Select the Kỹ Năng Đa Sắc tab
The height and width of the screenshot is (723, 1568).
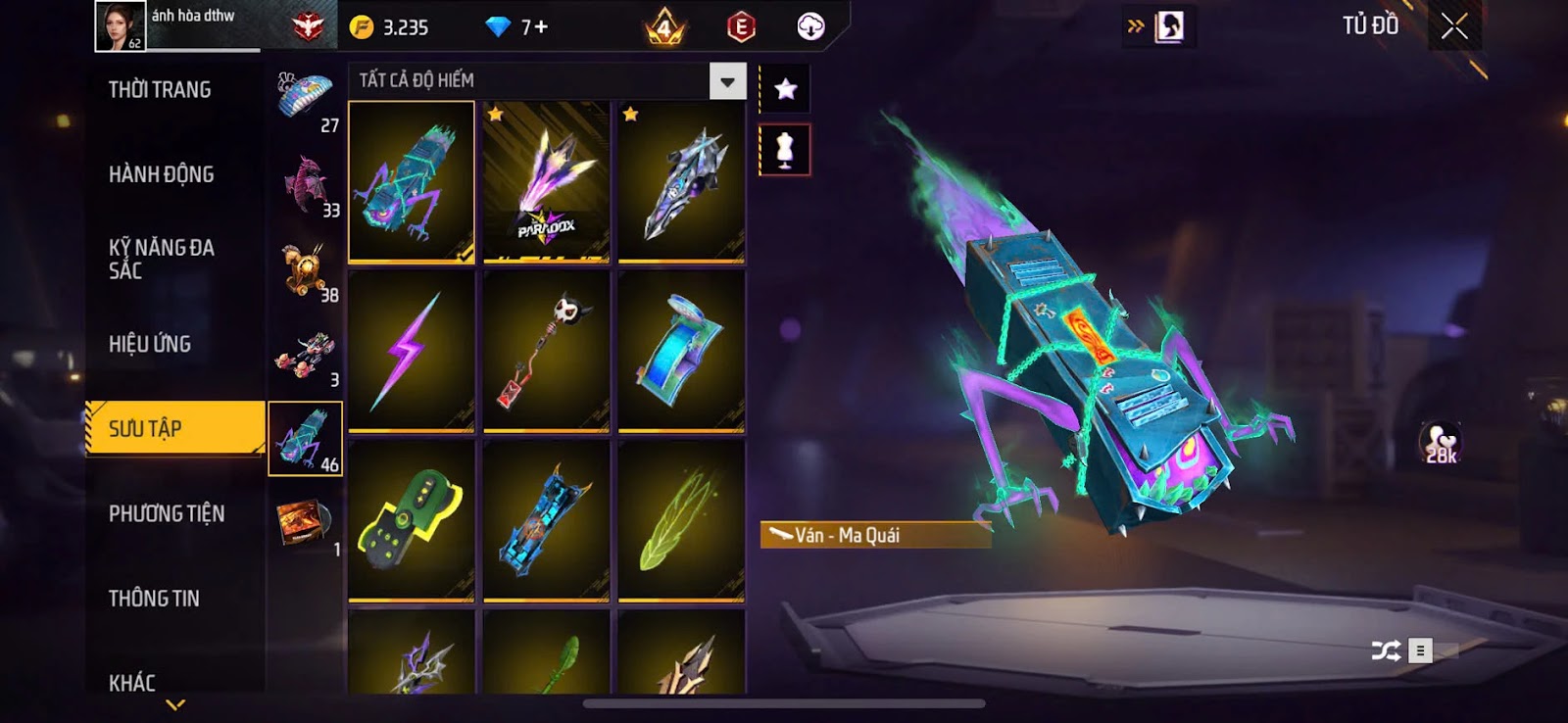point(162,259)
